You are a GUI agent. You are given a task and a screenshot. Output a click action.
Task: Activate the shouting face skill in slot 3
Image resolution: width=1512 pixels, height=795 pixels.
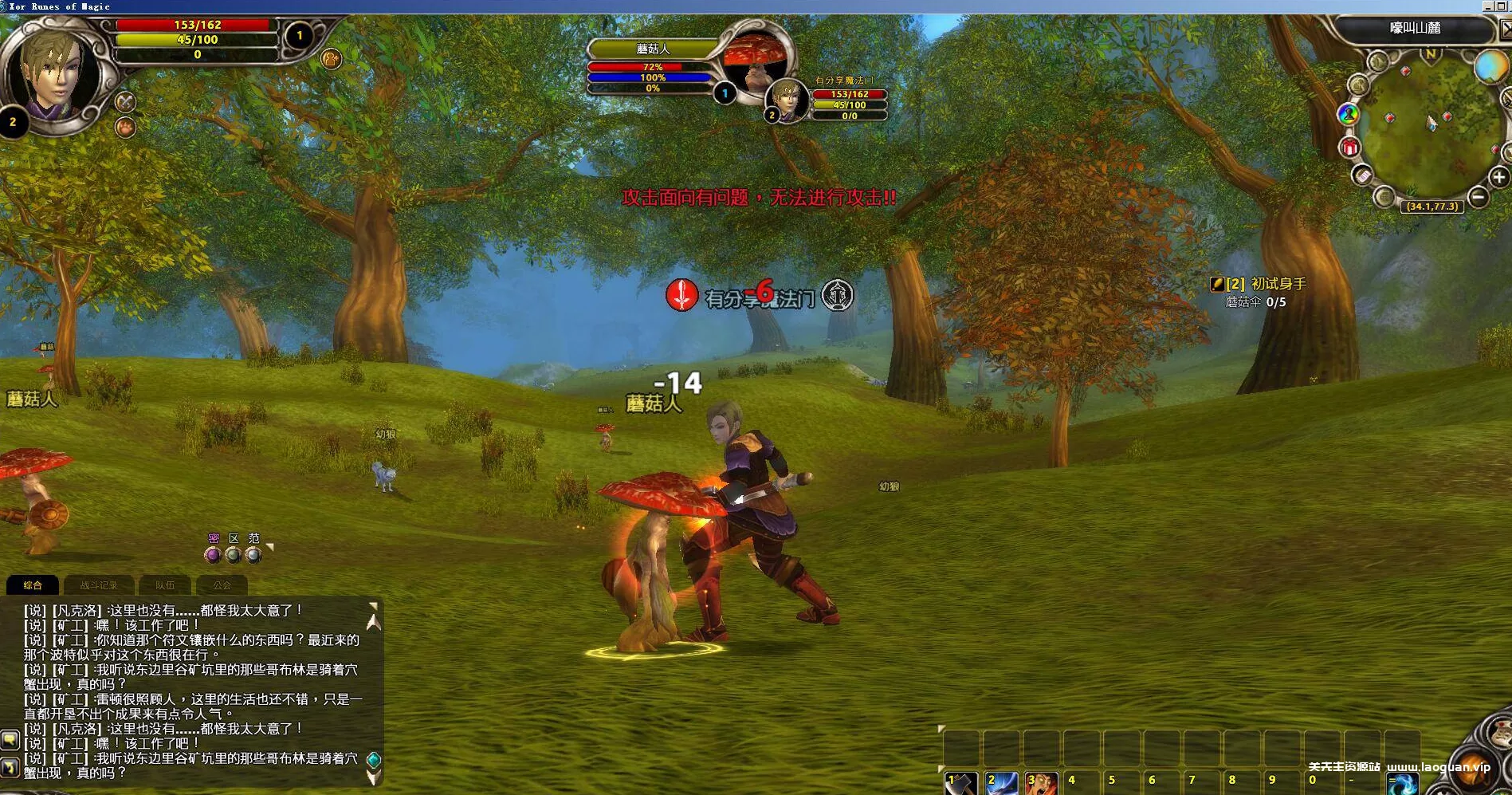coord(1042,785)
